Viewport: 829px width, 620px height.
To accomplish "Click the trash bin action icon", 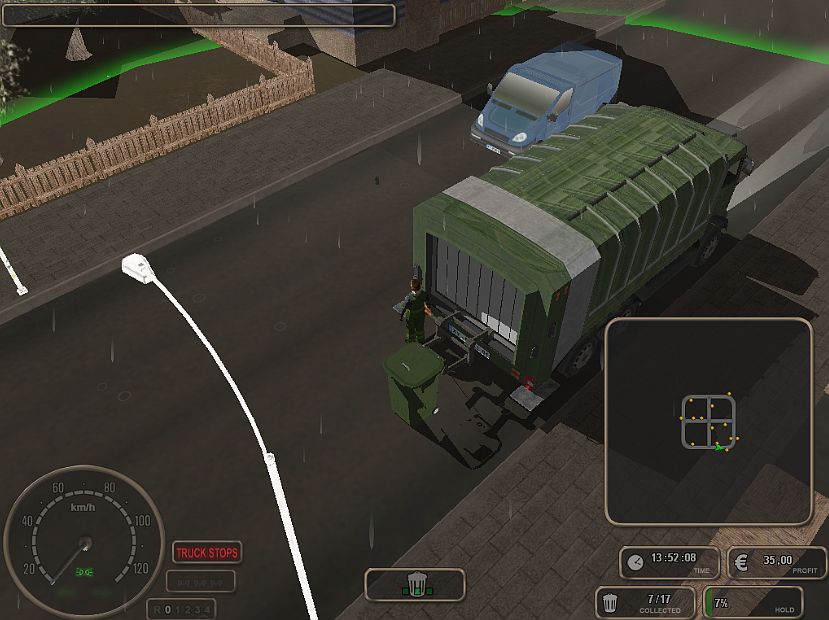I will pyautogui.click(x=415, y=583).
